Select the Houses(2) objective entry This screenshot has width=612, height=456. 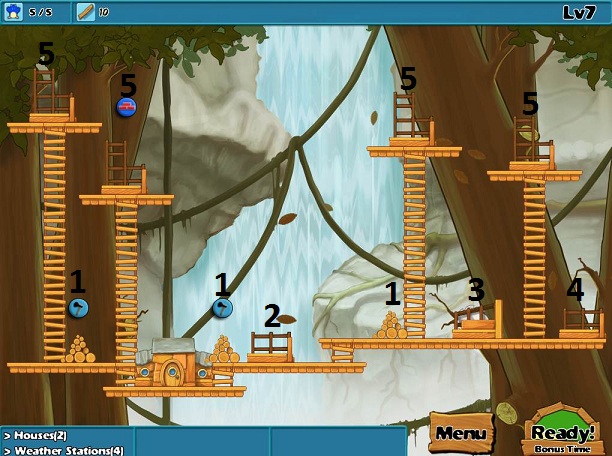click(x=40, y=436)
